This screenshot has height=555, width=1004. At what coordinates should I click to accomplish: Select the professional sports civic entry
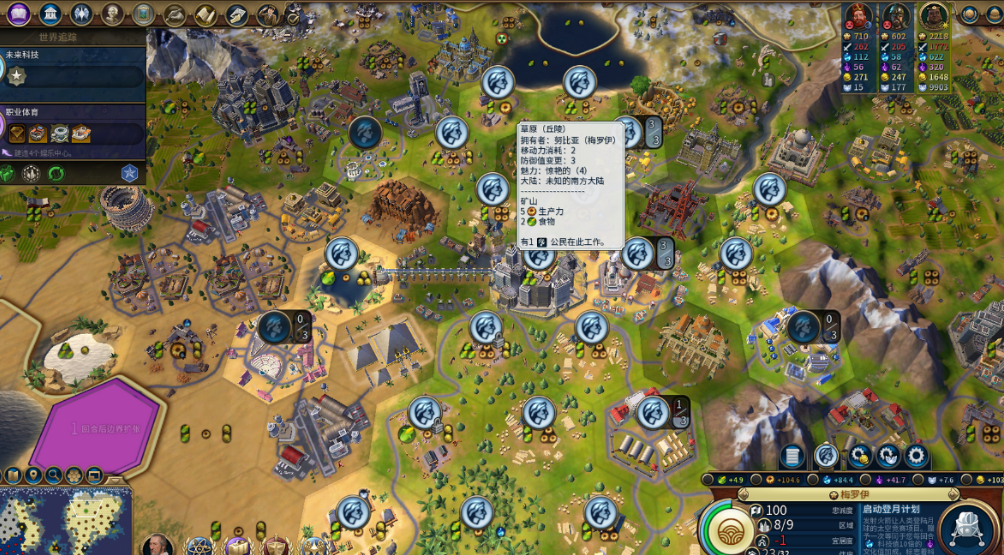(x=70, y=131)
